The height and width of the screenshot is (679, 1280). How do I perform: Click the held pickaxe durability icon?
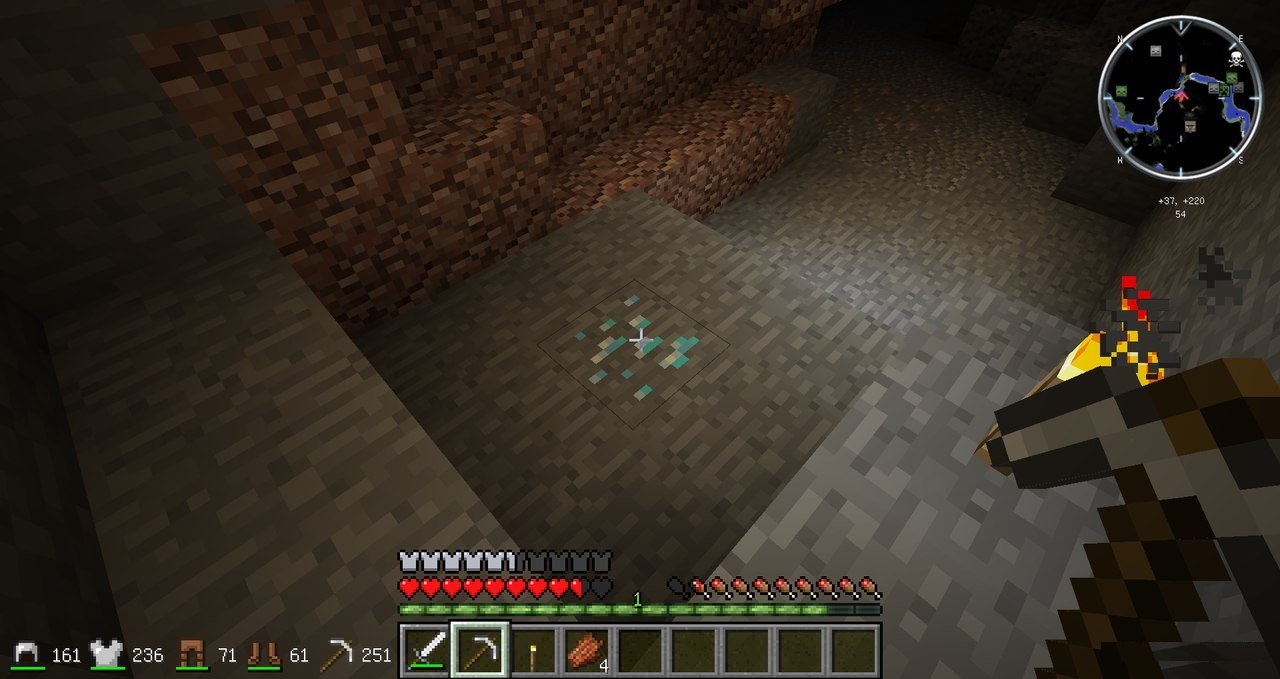[337, 655]
